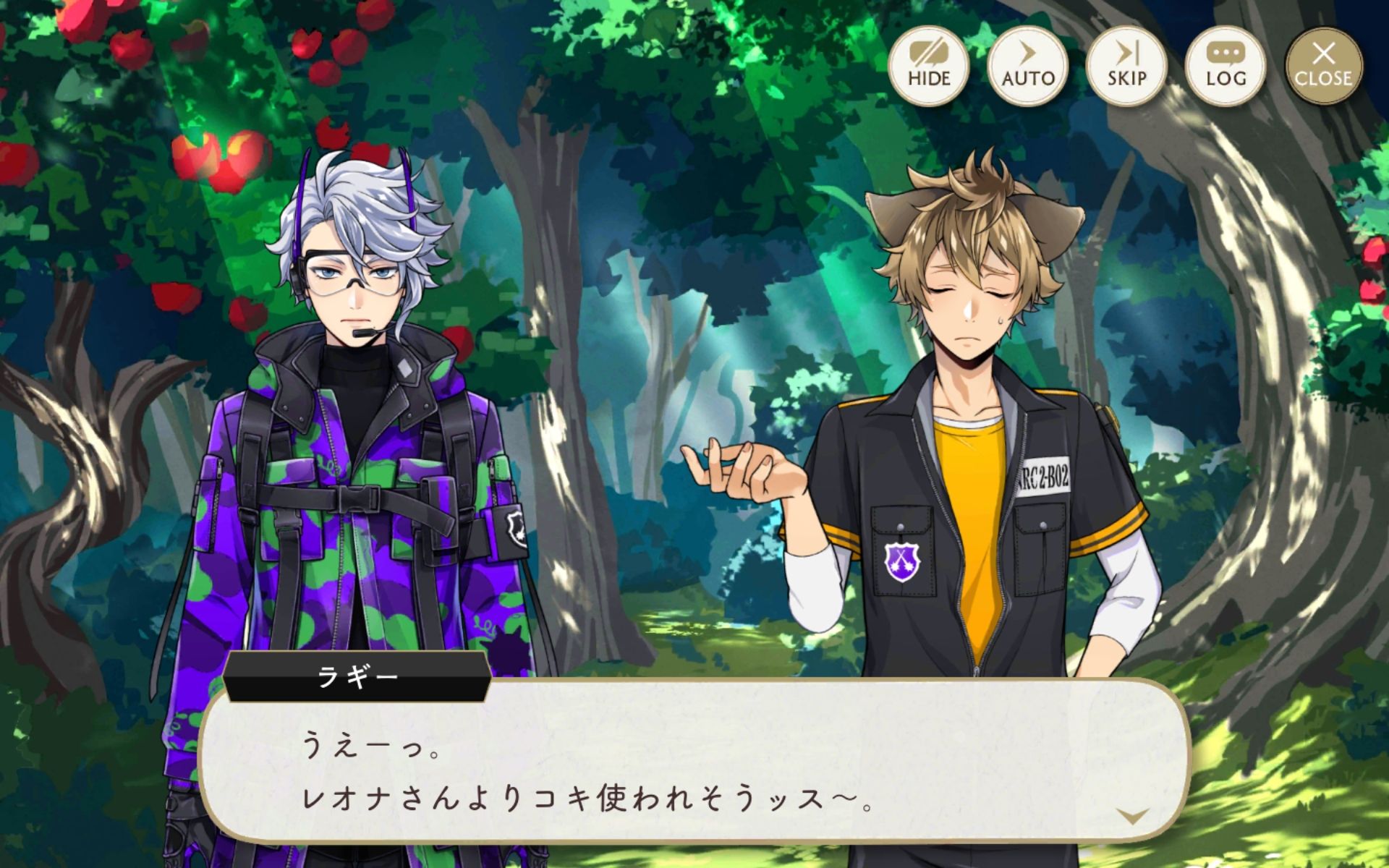Skip the story scene
The height and width of the screenshot is (868, 1389).
[1126, 66]
